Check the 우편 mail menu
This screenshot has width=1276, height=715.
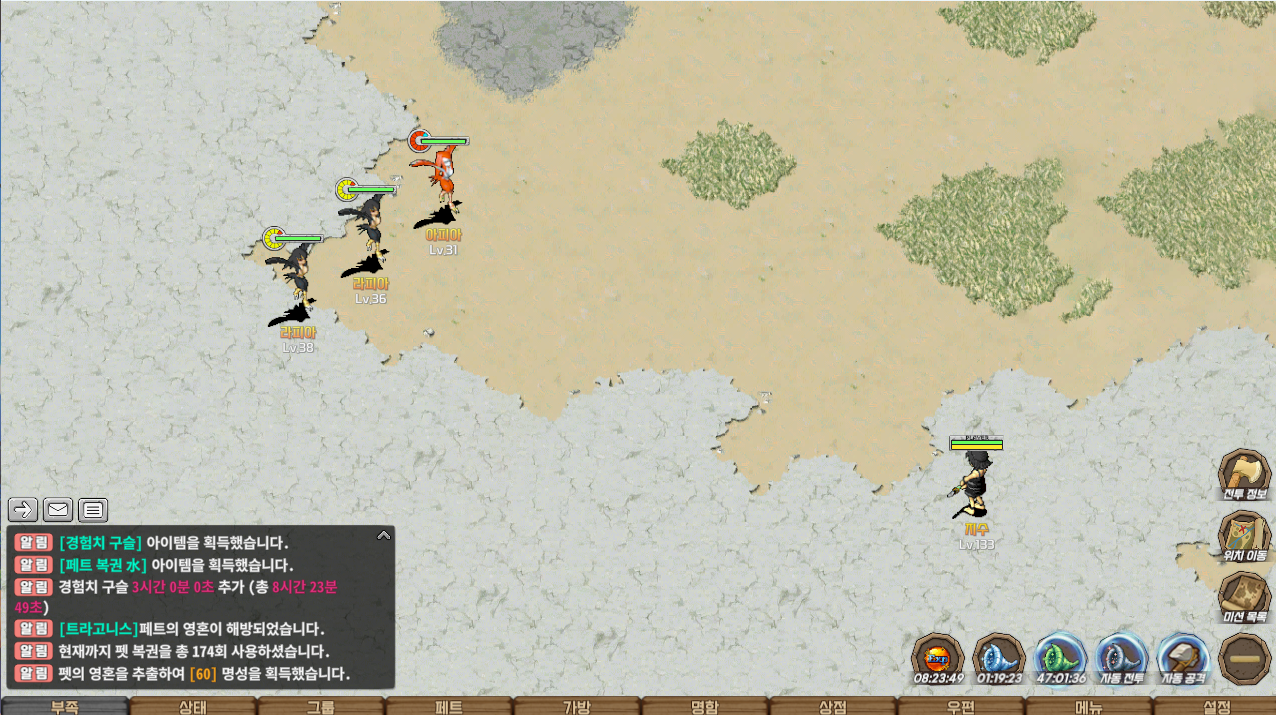click(x=960, y=707)
